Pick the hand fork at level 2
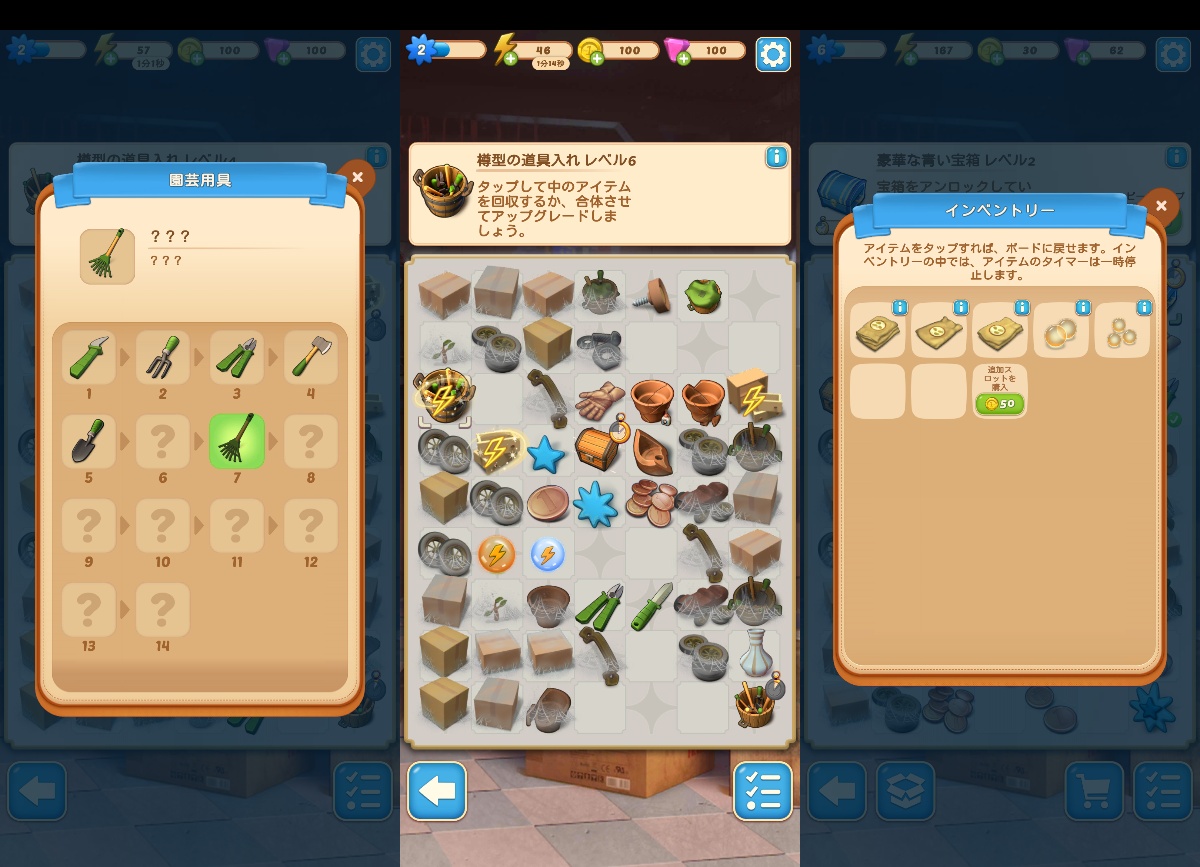This screenshot has width=1200, height=867. tap(163, 357)
